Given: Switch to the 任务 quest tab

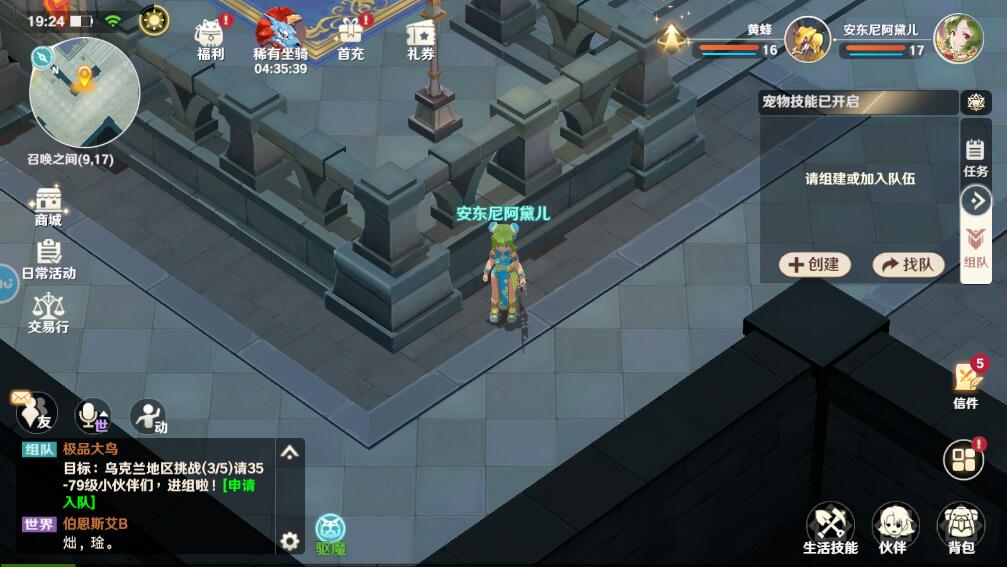Looking at the screenshot, I should tap(976, 158).
